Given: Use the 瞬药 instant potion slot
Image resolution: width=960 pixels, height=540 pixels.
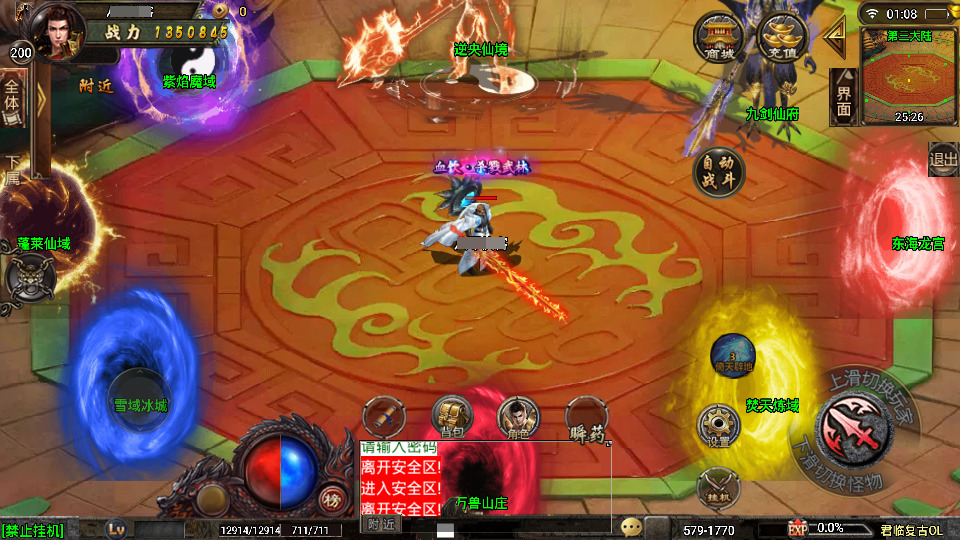Looking at the screenshot, I should click(x=587, y=419).
